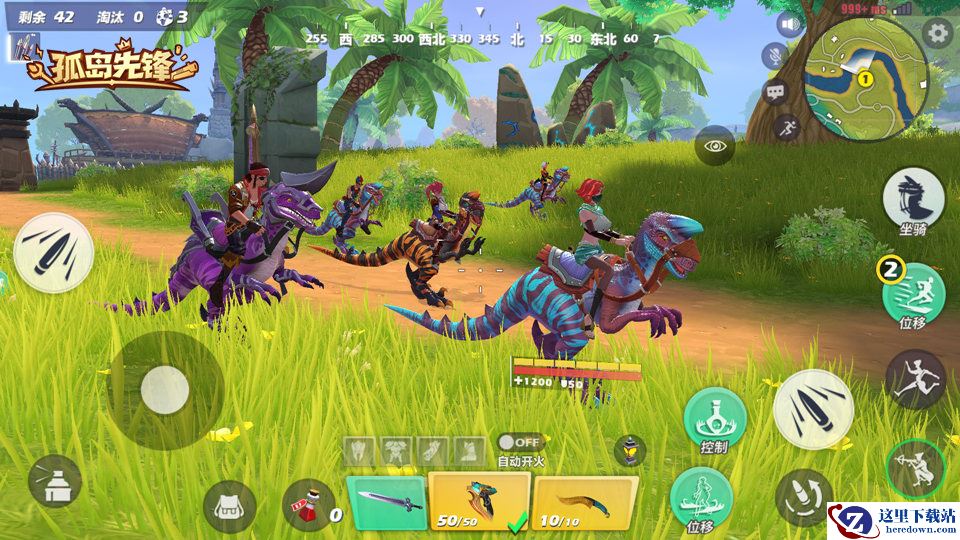Toggle the speaker sound icon
Viewport: 960px width, 540px height.
click(788, 25)
